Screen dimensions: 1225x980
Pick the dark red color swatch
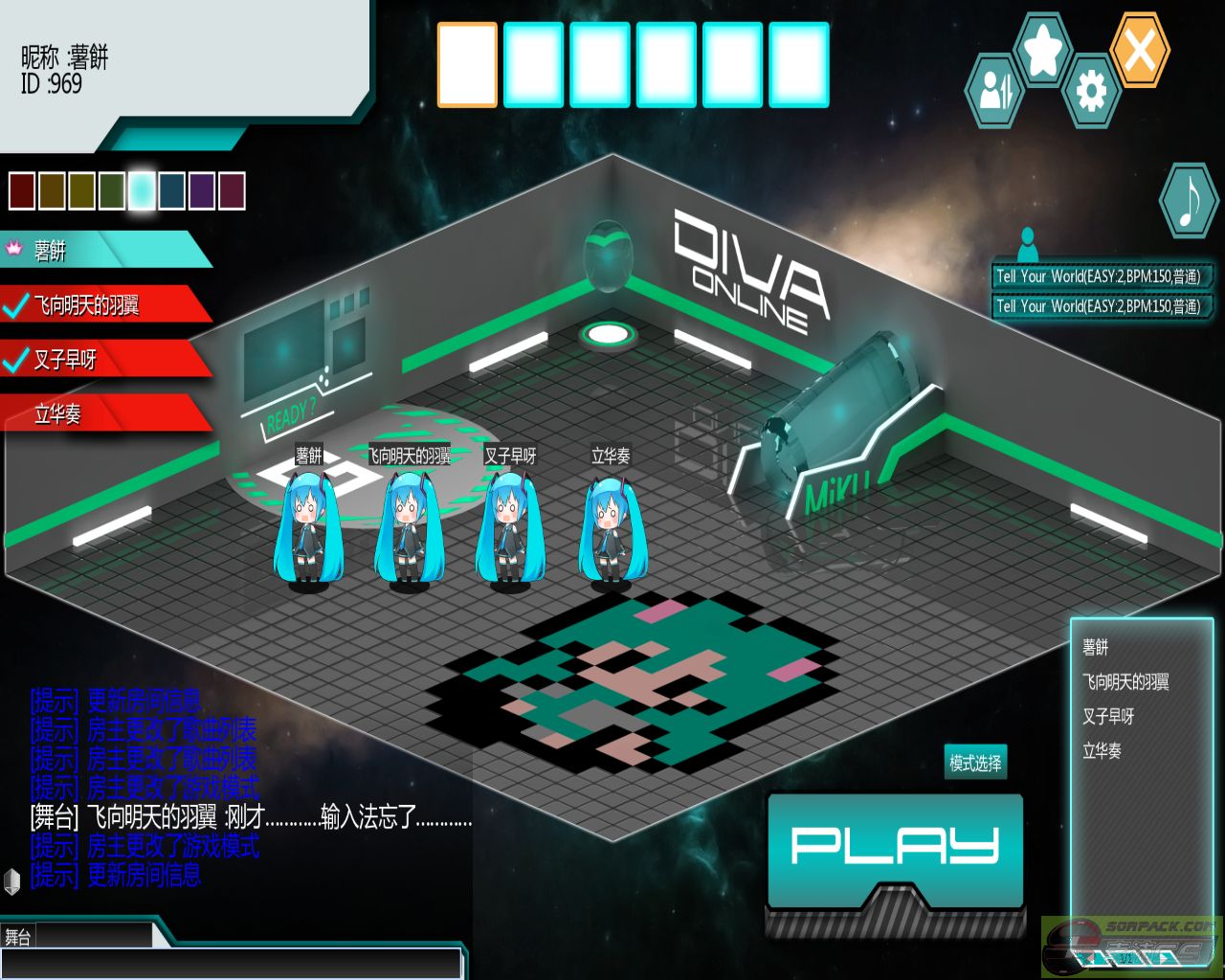[22, 191]
